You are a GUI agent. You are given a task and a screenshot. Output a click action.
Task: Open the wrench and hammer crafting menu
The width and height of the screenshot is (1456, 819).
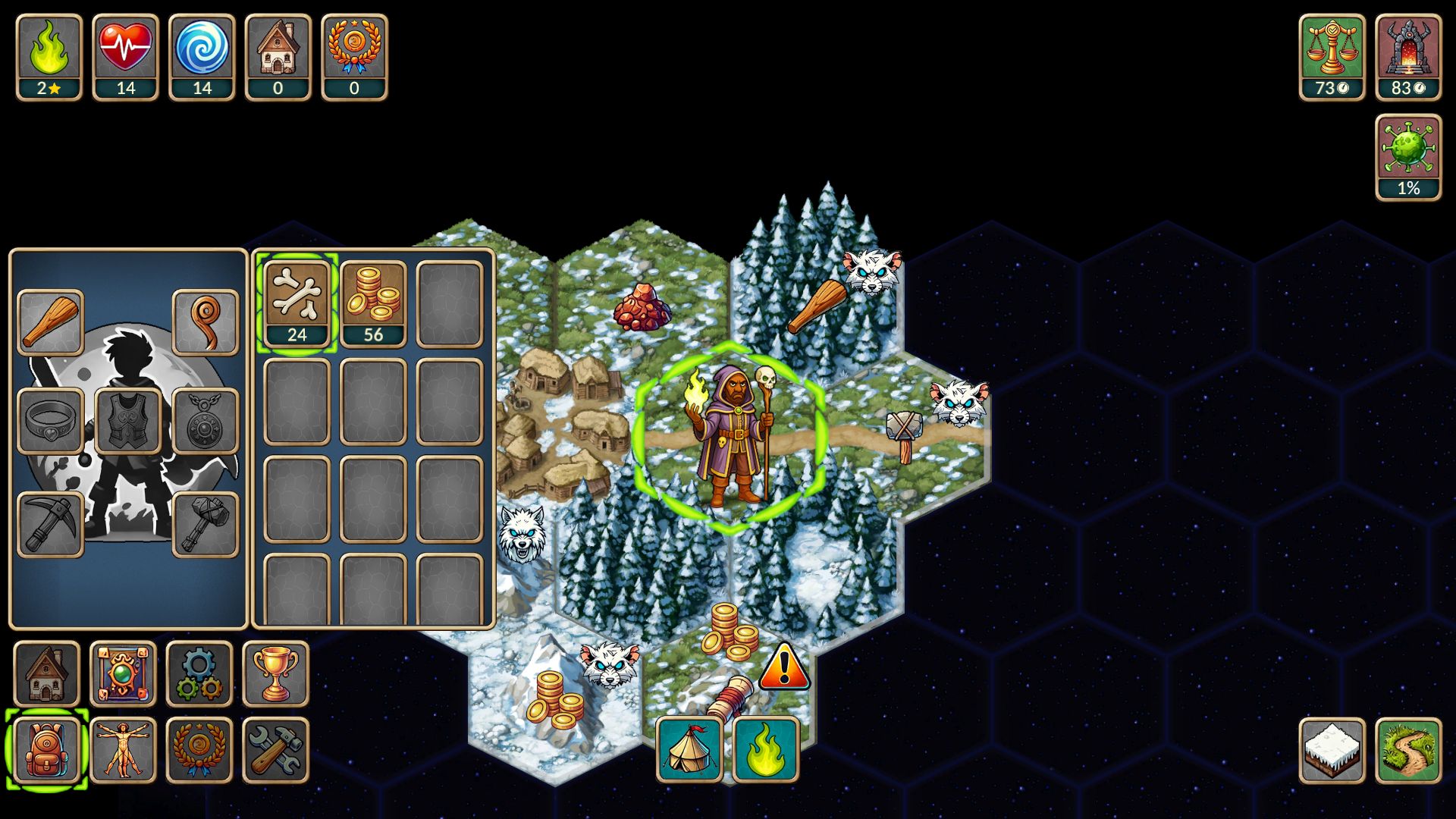pos(275,750)
